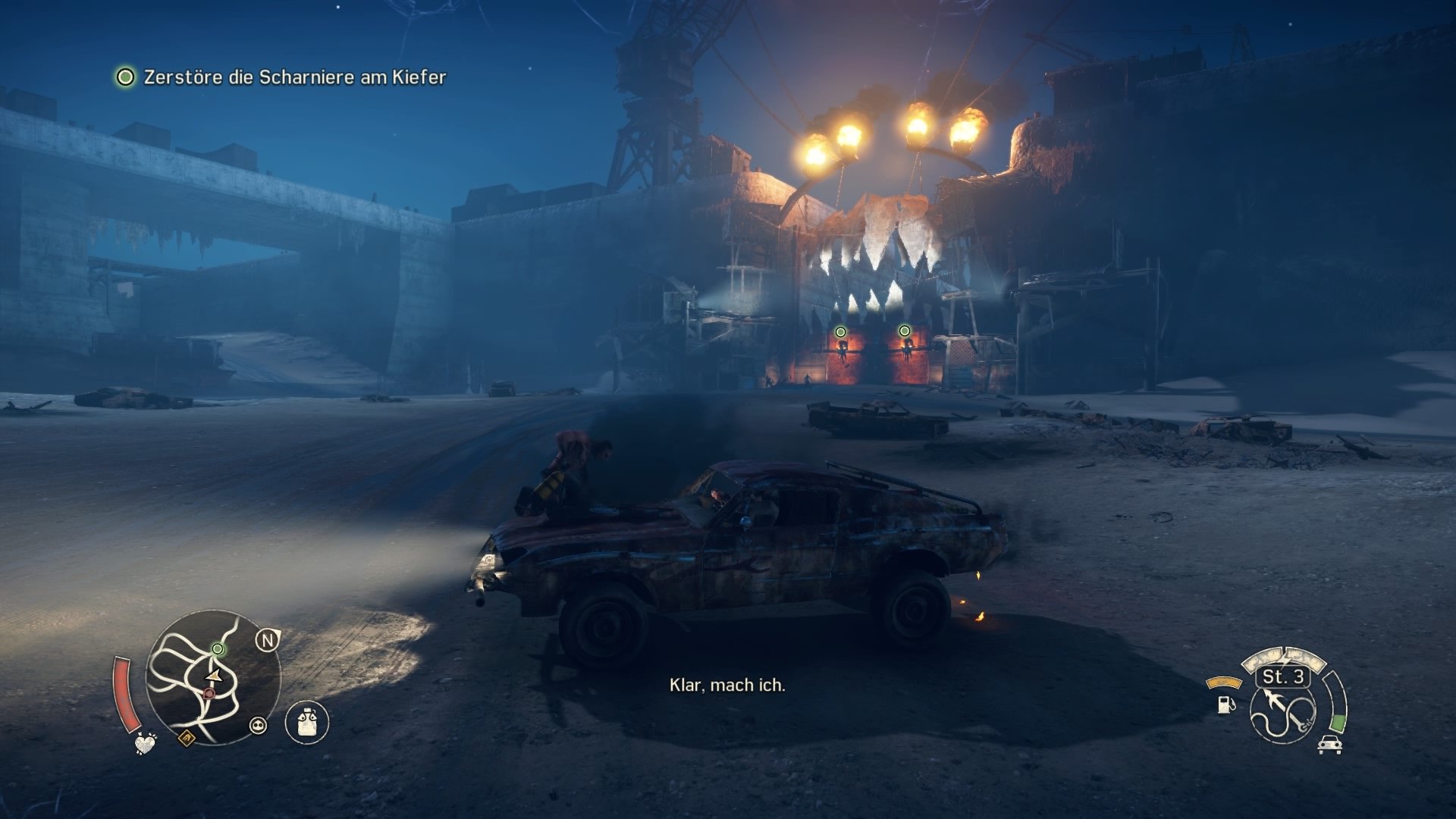Click the green mission dot on the minimap
Viewport: 1456px width, 819px height.
218,649
